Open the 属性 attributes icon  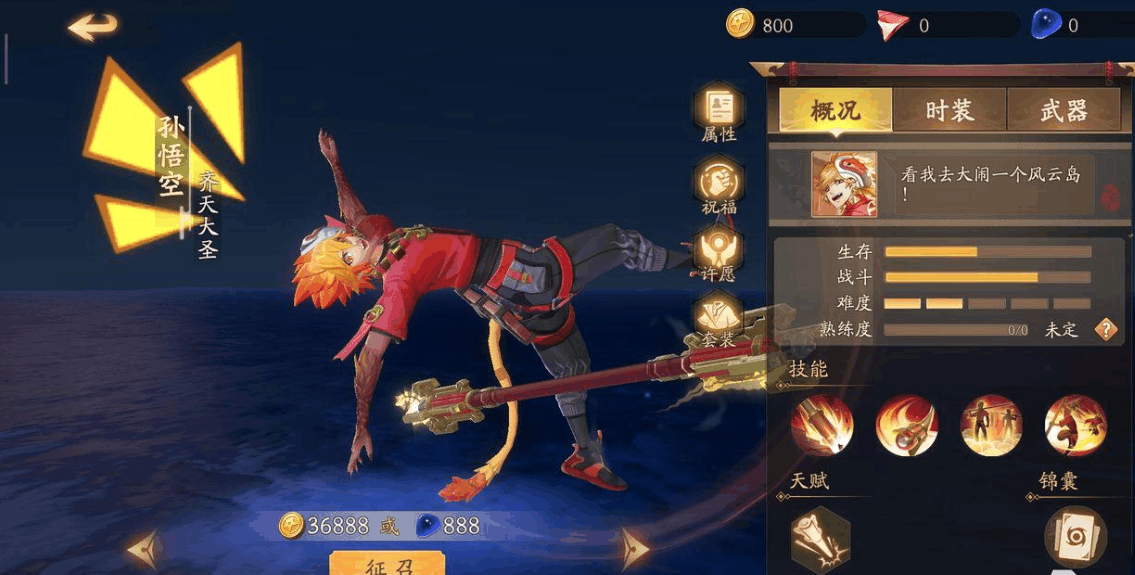pyautogui.click(x=719, y=110)
